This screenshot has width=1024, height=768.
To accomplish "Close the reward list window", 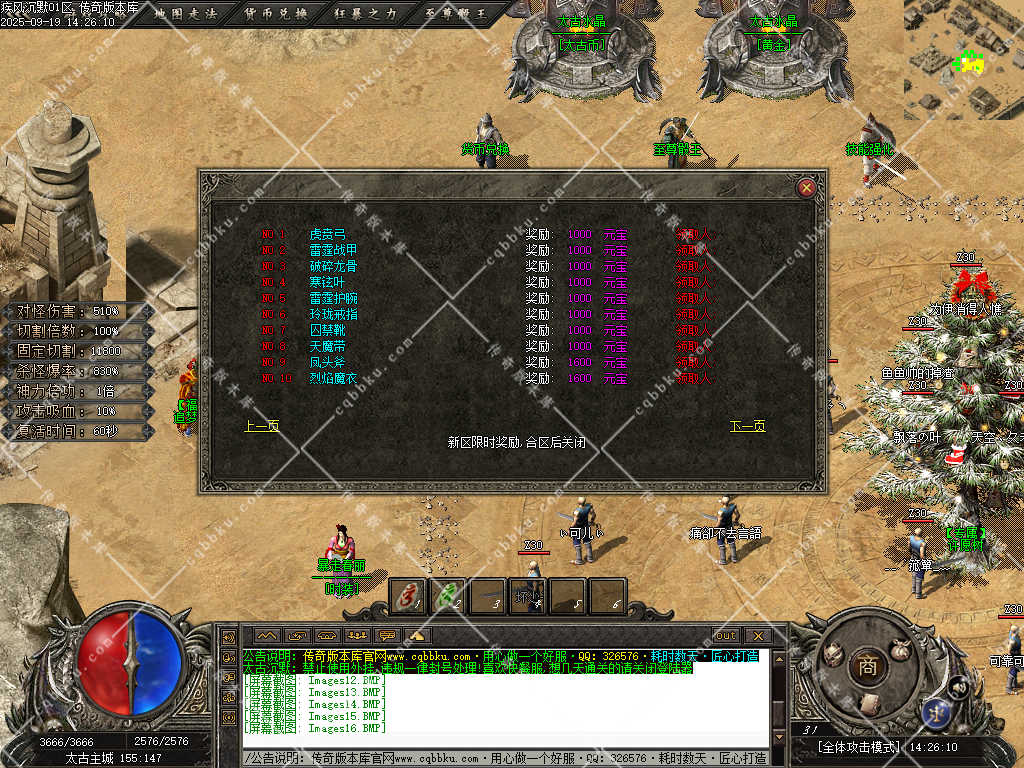I will 807,187.
